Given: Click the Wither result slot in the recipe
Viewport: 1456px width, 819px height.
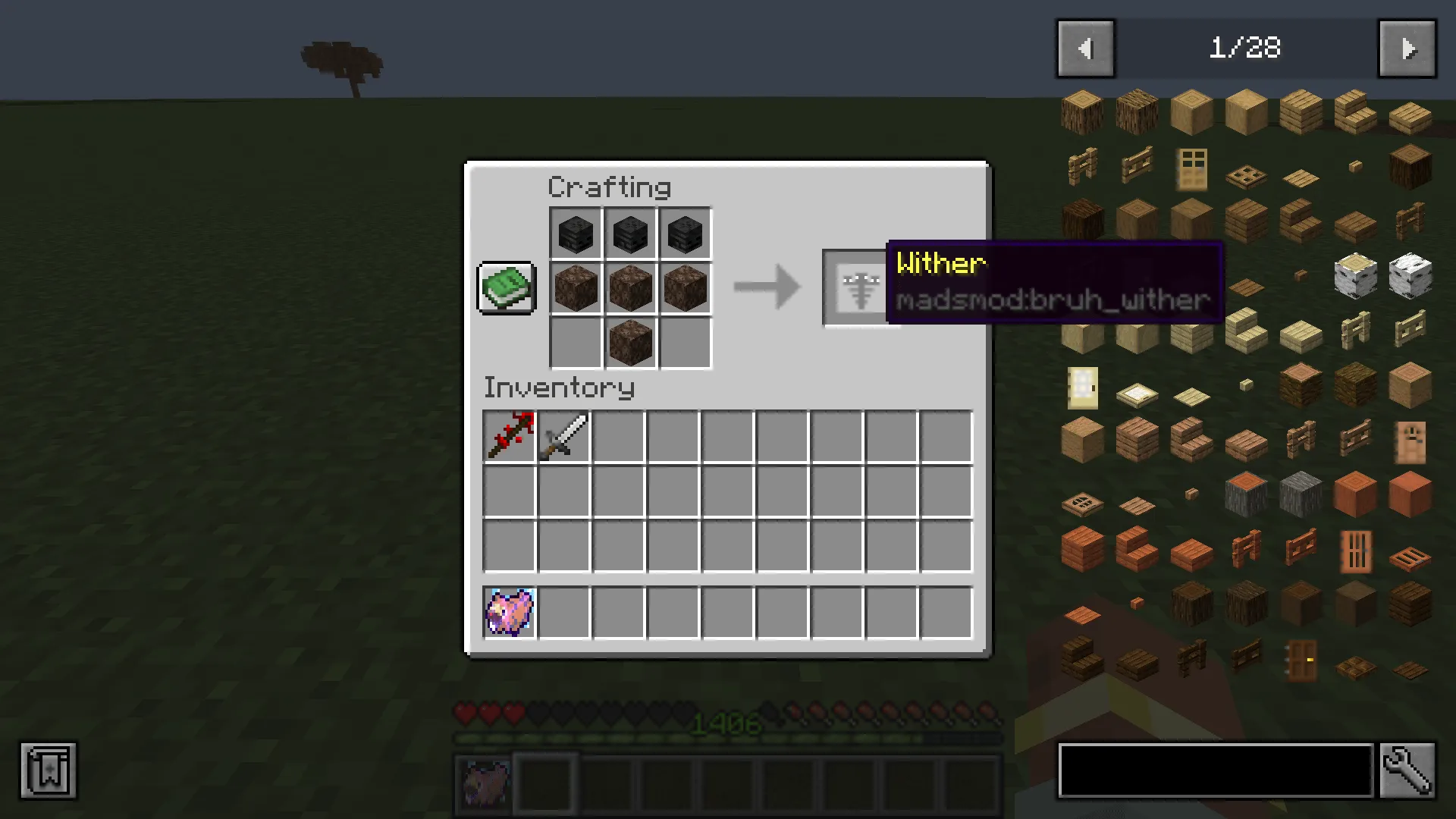Looking at the screenshot, I should pos(859,287).
